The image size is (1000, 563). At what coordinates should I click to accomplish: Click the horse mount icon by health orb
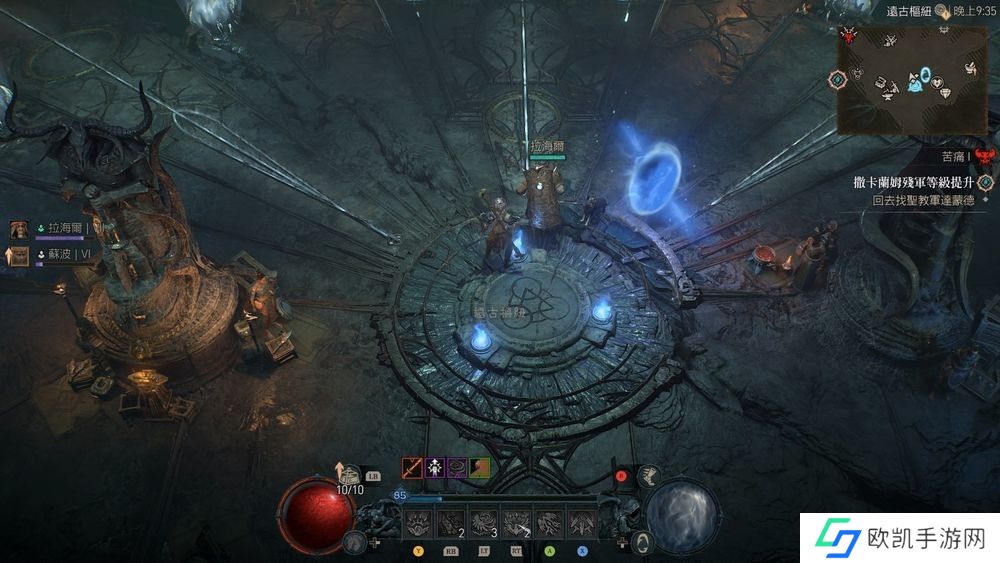coord(352,542)
